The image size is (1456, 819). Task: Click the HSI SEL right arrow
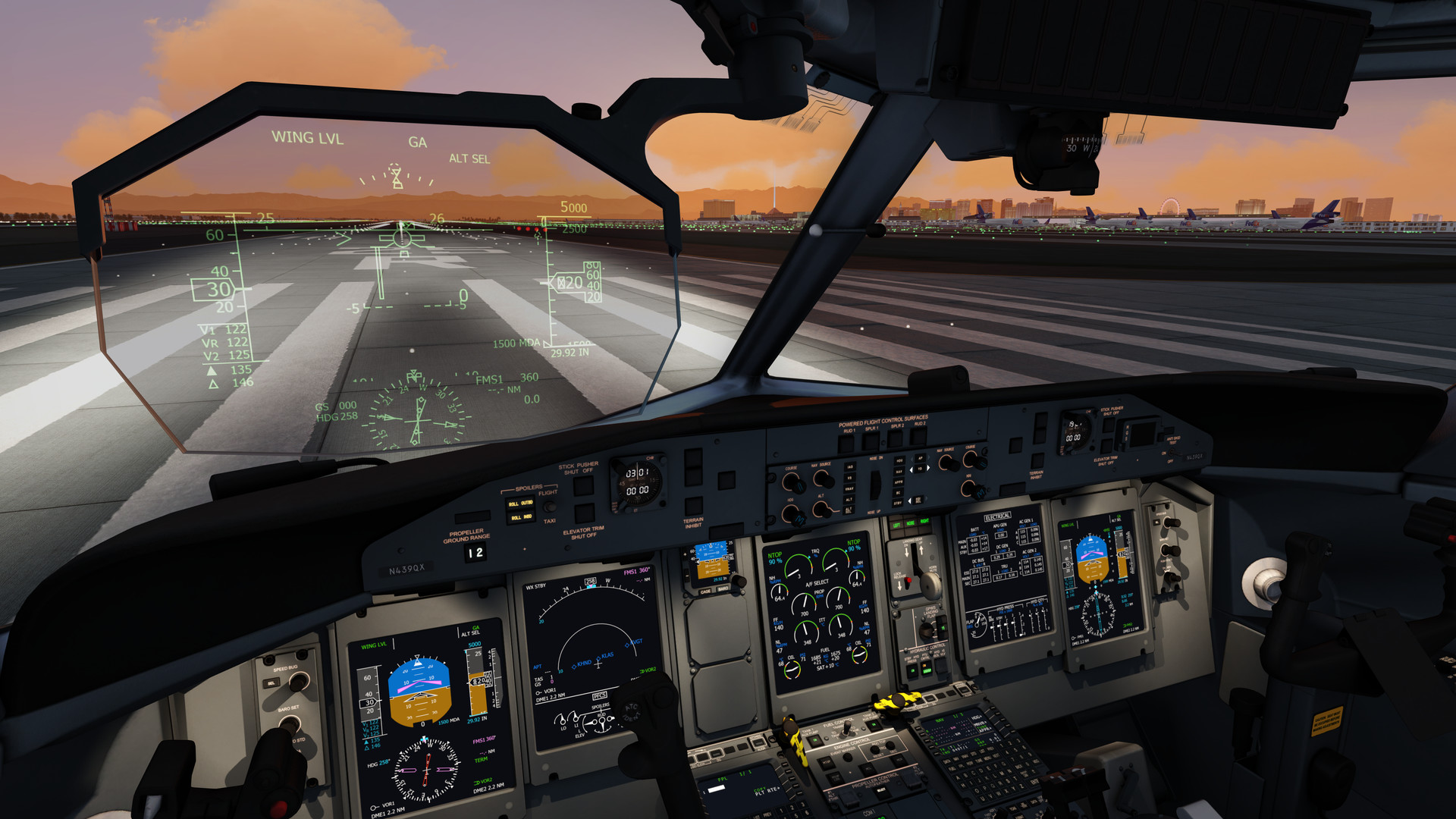point(925,499)
